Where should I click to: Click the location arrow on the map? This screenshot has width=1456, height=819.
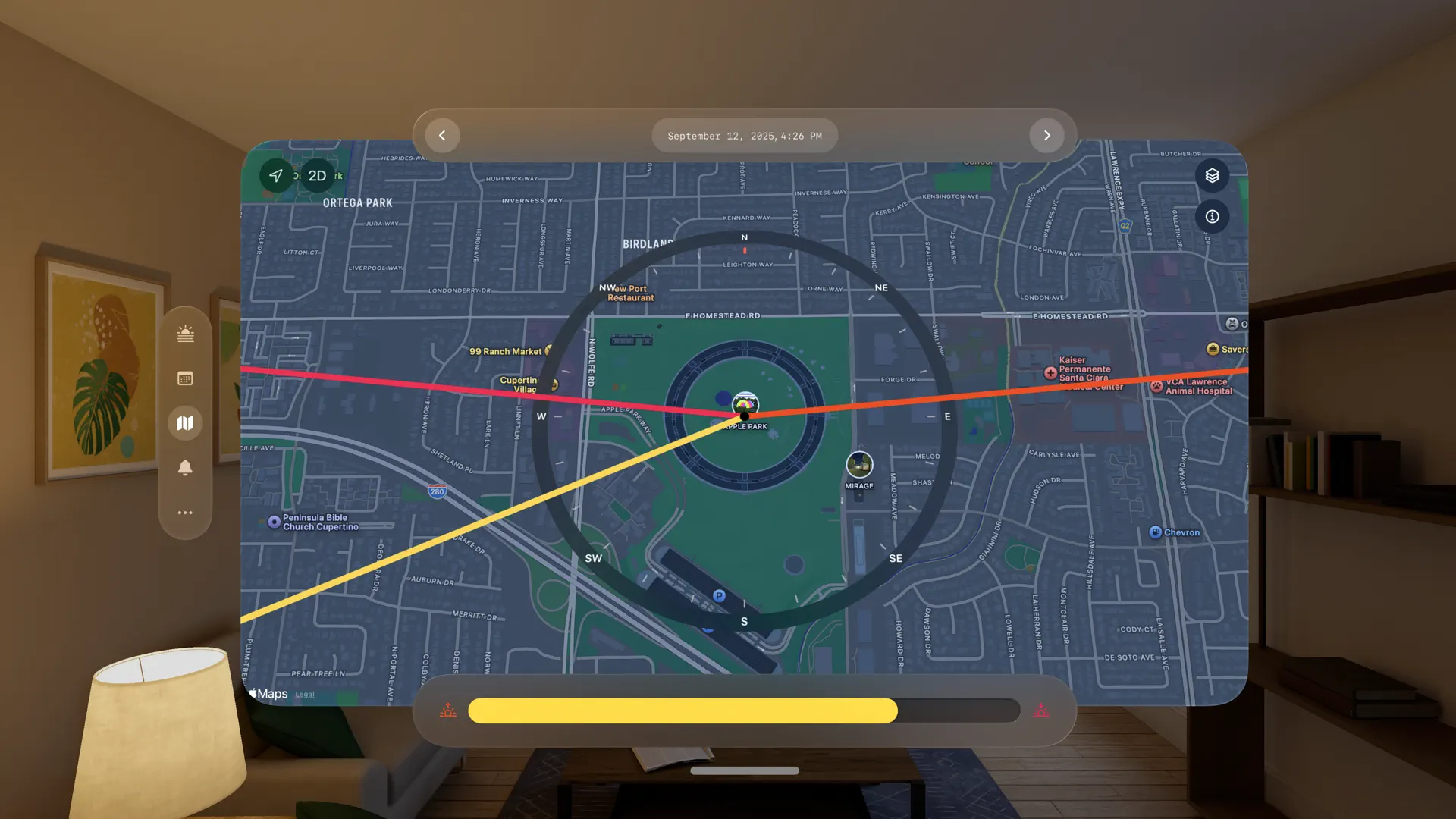pos(275,175)
